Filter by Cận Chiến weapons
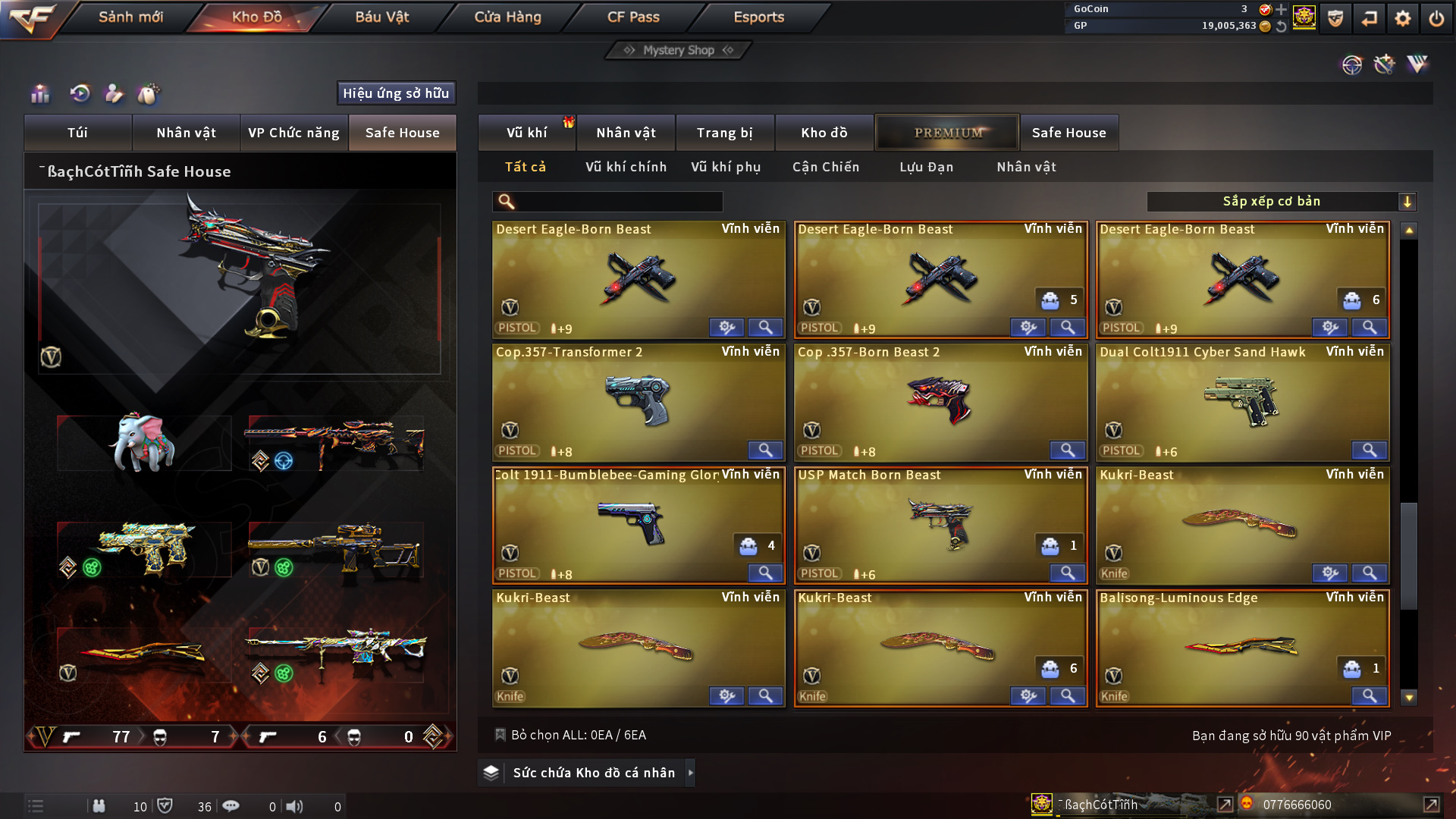Screen dimensions: 1456x819 tap(825, 167)
